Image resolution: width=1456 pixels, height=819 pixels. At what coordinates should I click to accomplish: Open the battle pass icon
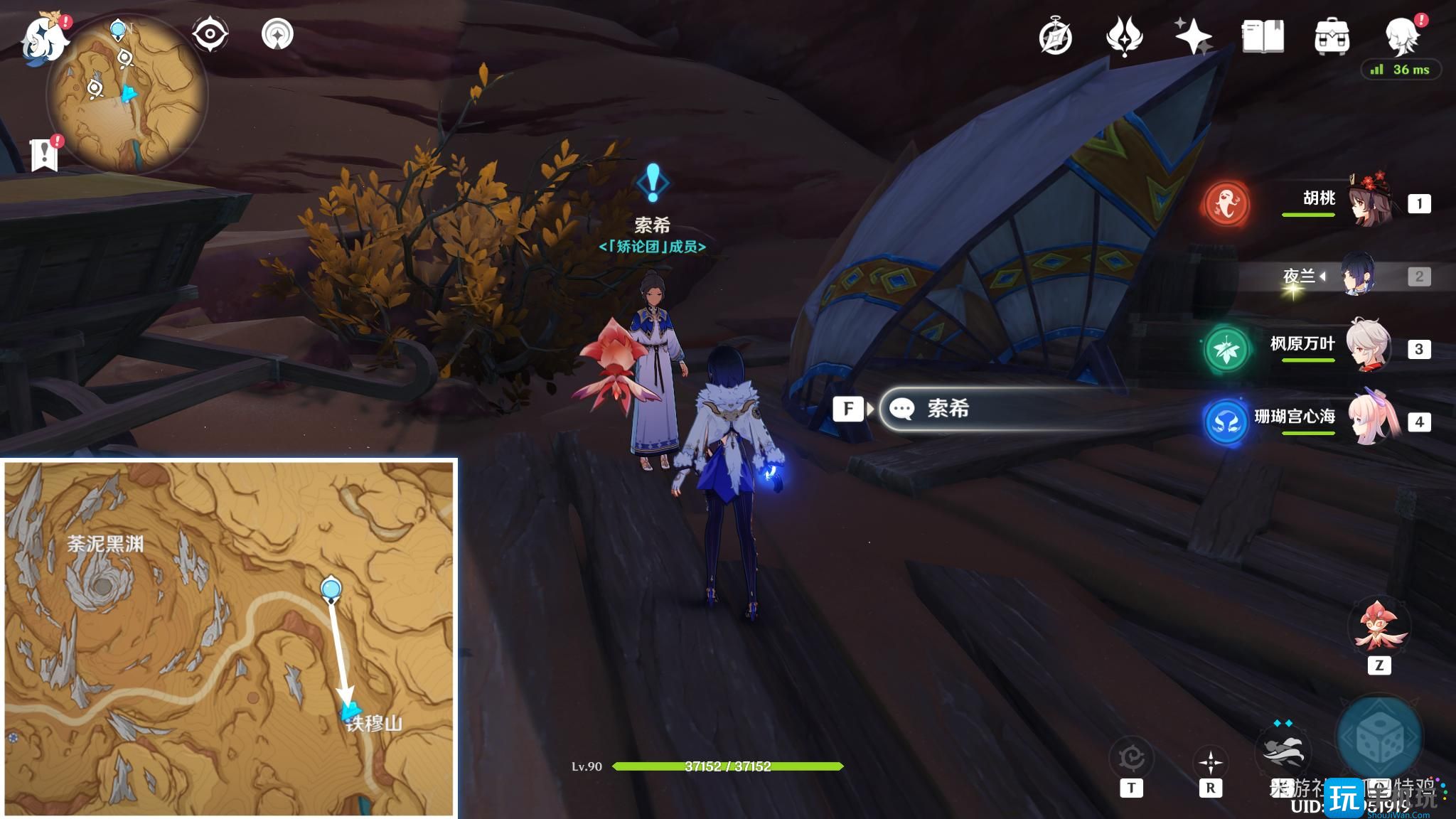click(x=1123, y=37)
